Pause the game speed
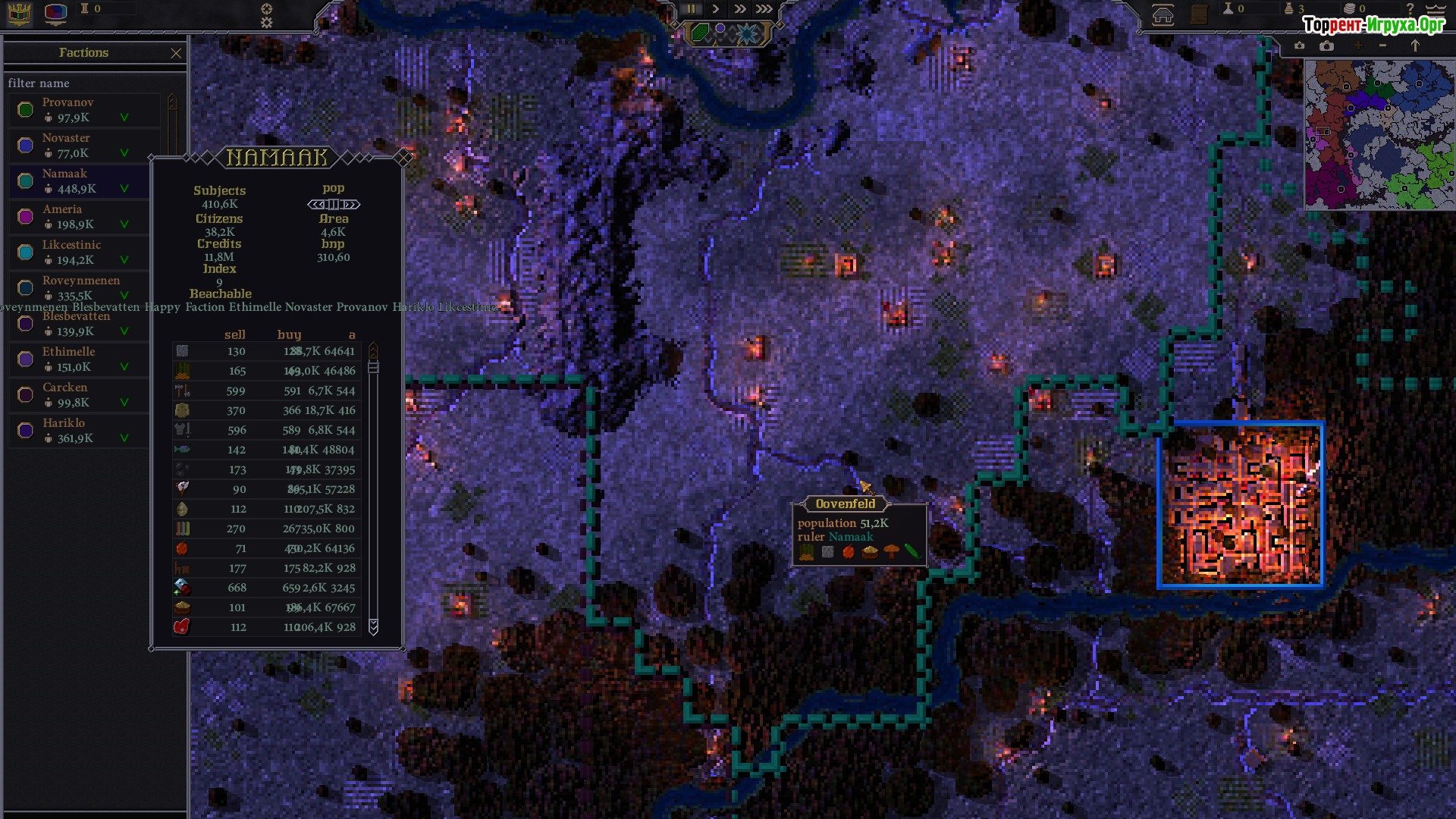Viewport: 1456px width, 819px height. pos(692,9)
